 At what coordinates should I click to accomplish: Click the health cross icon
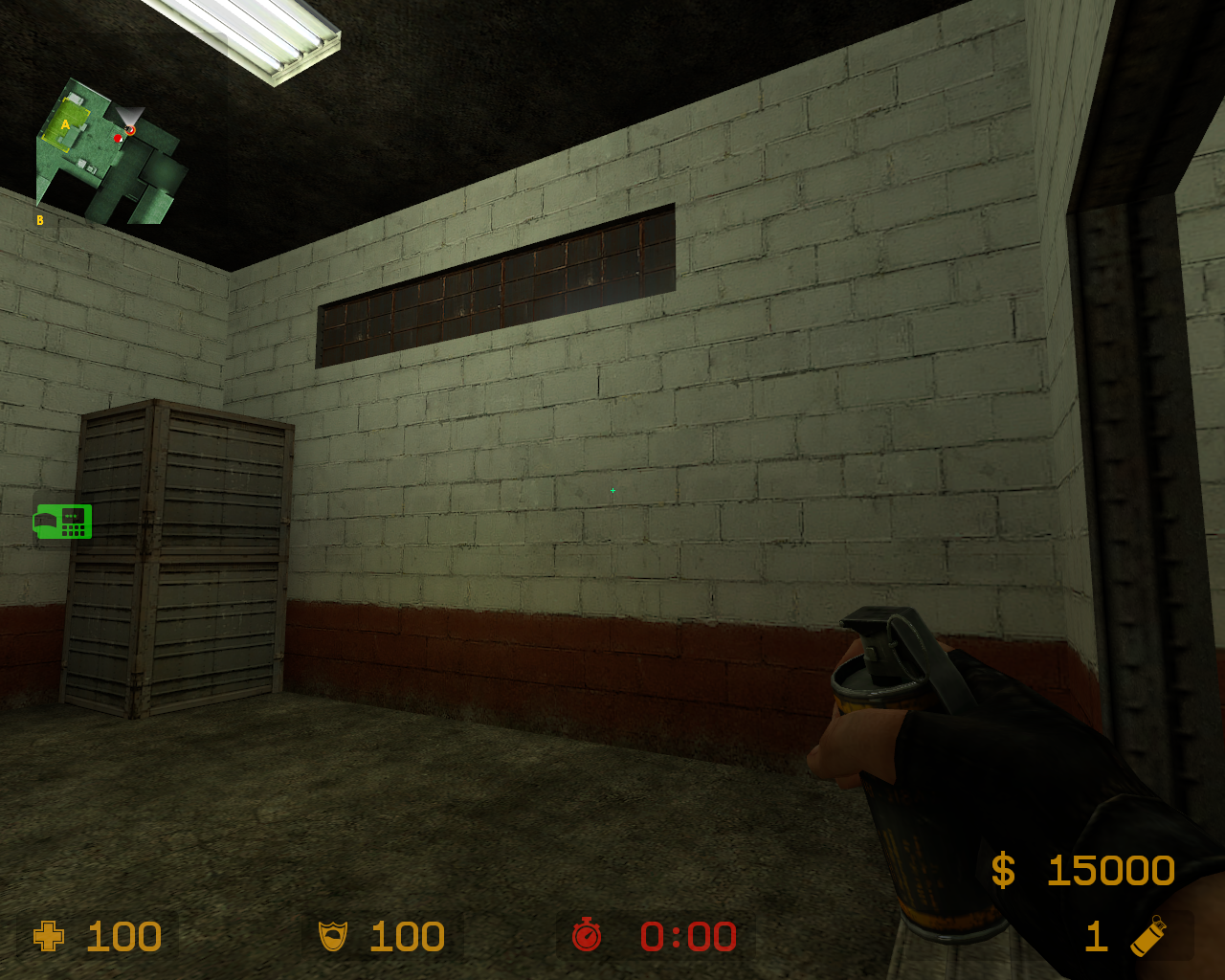48,937
